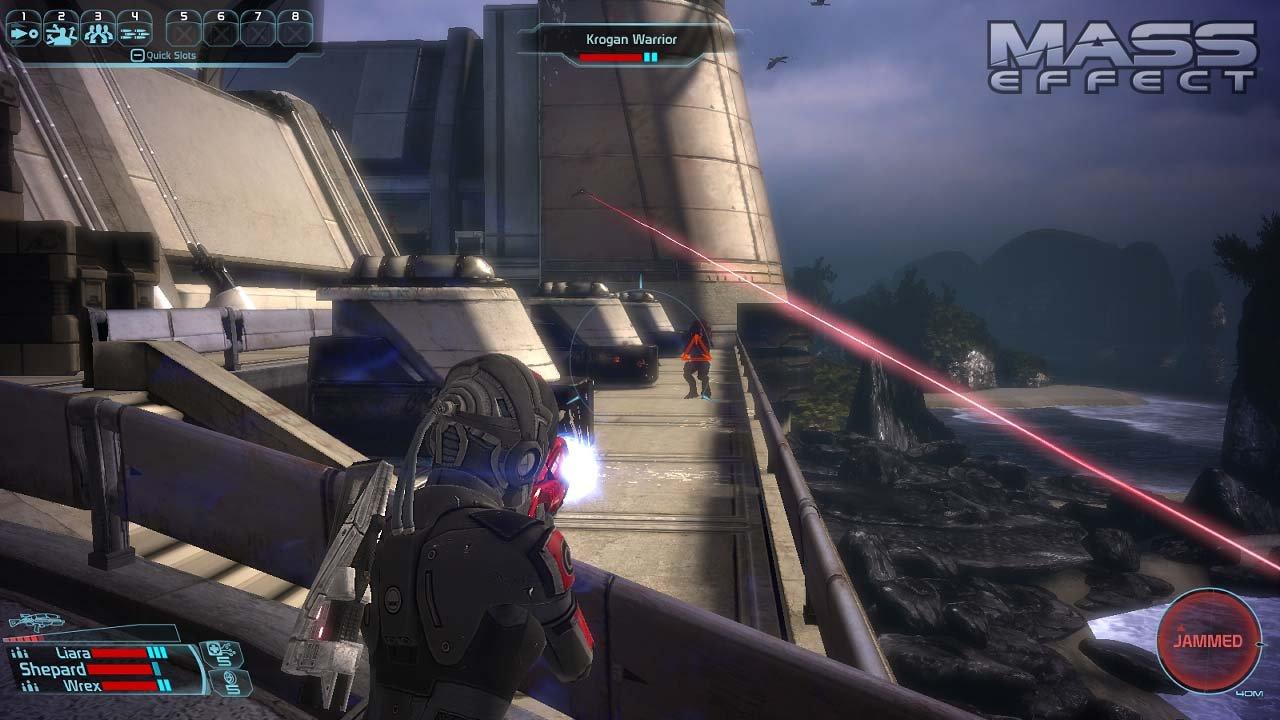
Task: Select squadmate Liara in the squad panel
Action: pyautogui.click(x=70, y=653)
